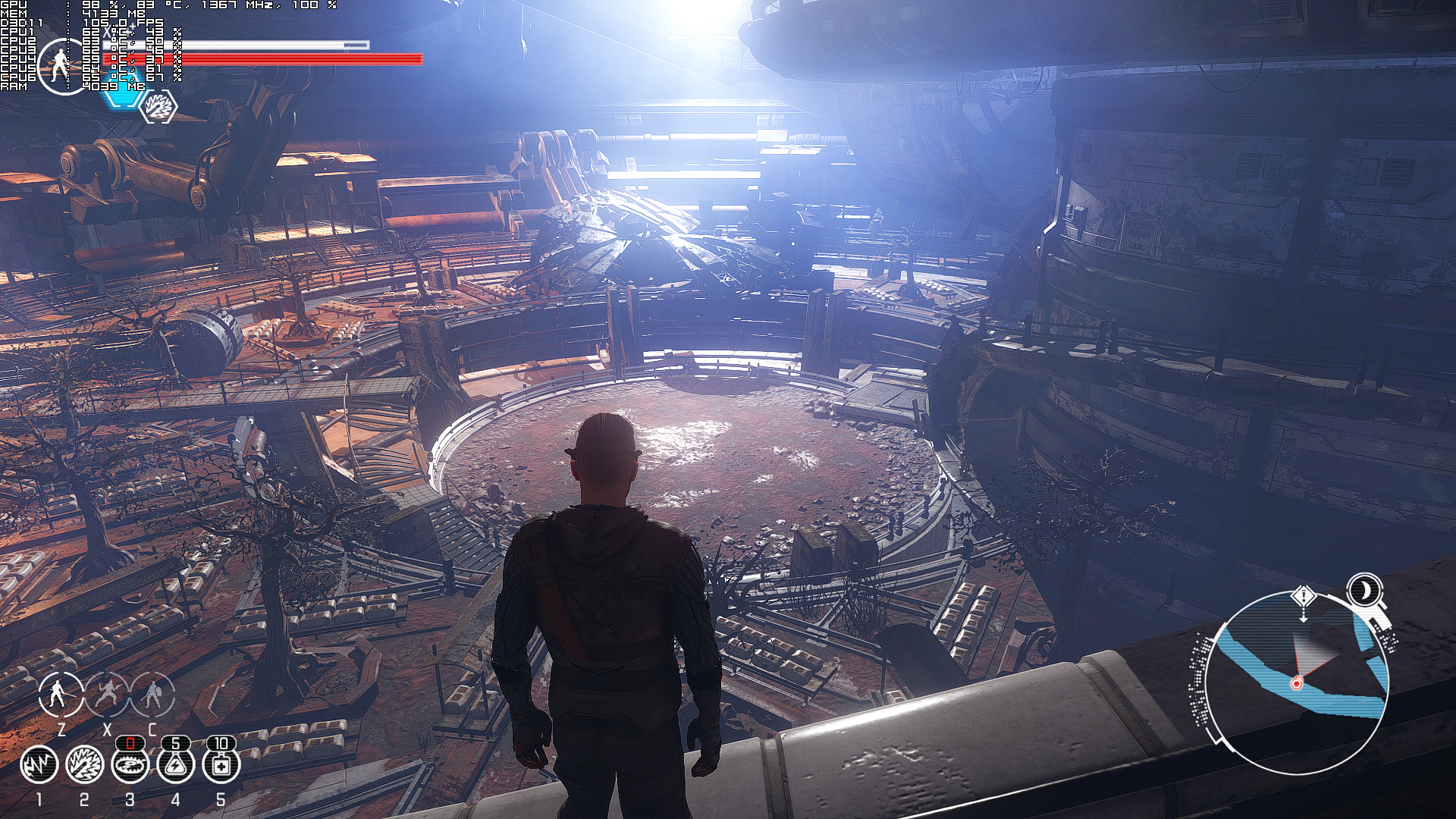1456x819 pixels.
Task: Choose the mace-and-shield guardian stance
Action: pyautogui.click(x=152, y=695)
